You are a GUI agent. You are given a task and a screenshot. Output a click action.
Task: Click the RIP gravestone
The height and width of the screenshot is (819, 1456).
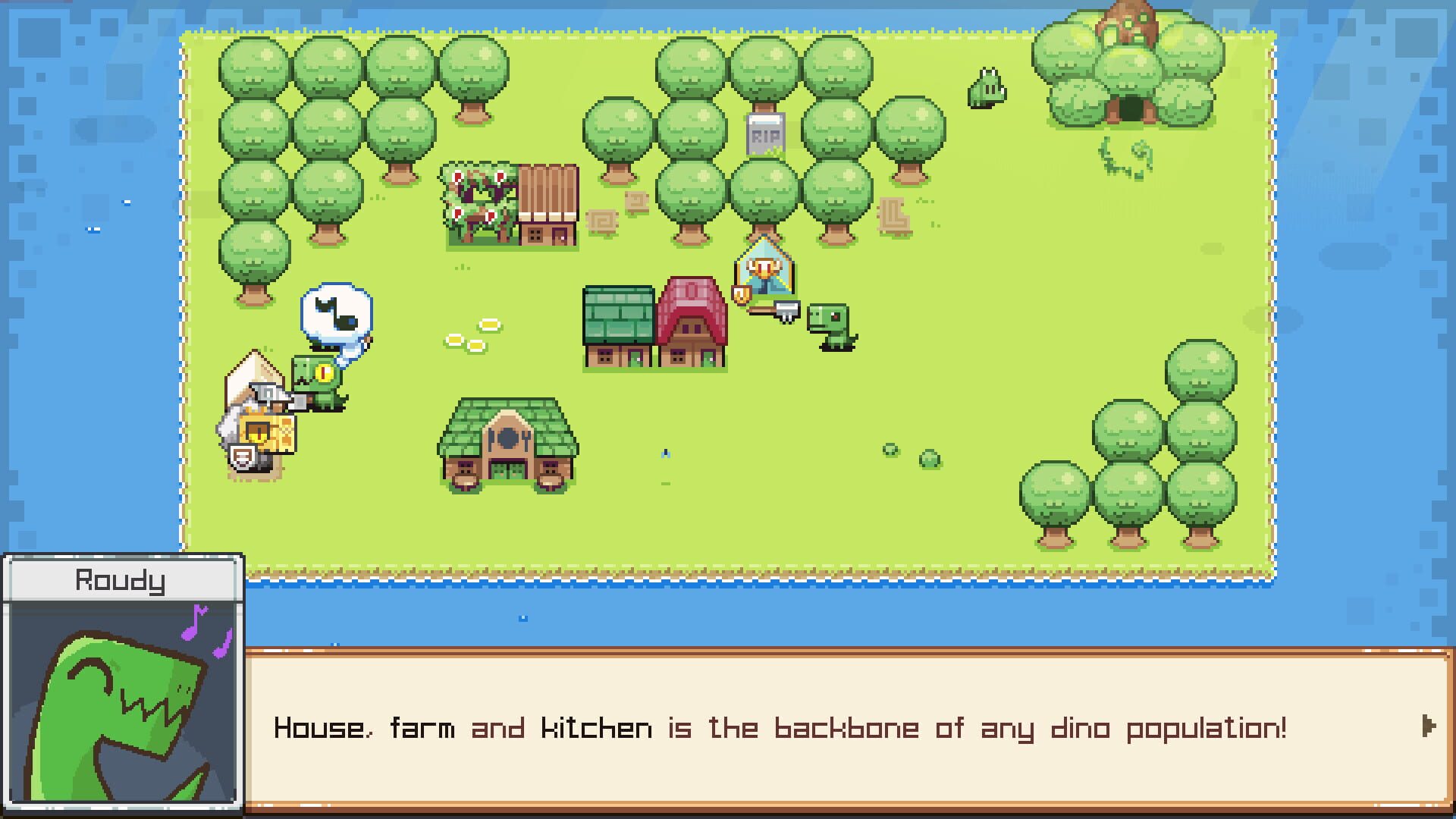pyautogui.click(x=766, y=135)
